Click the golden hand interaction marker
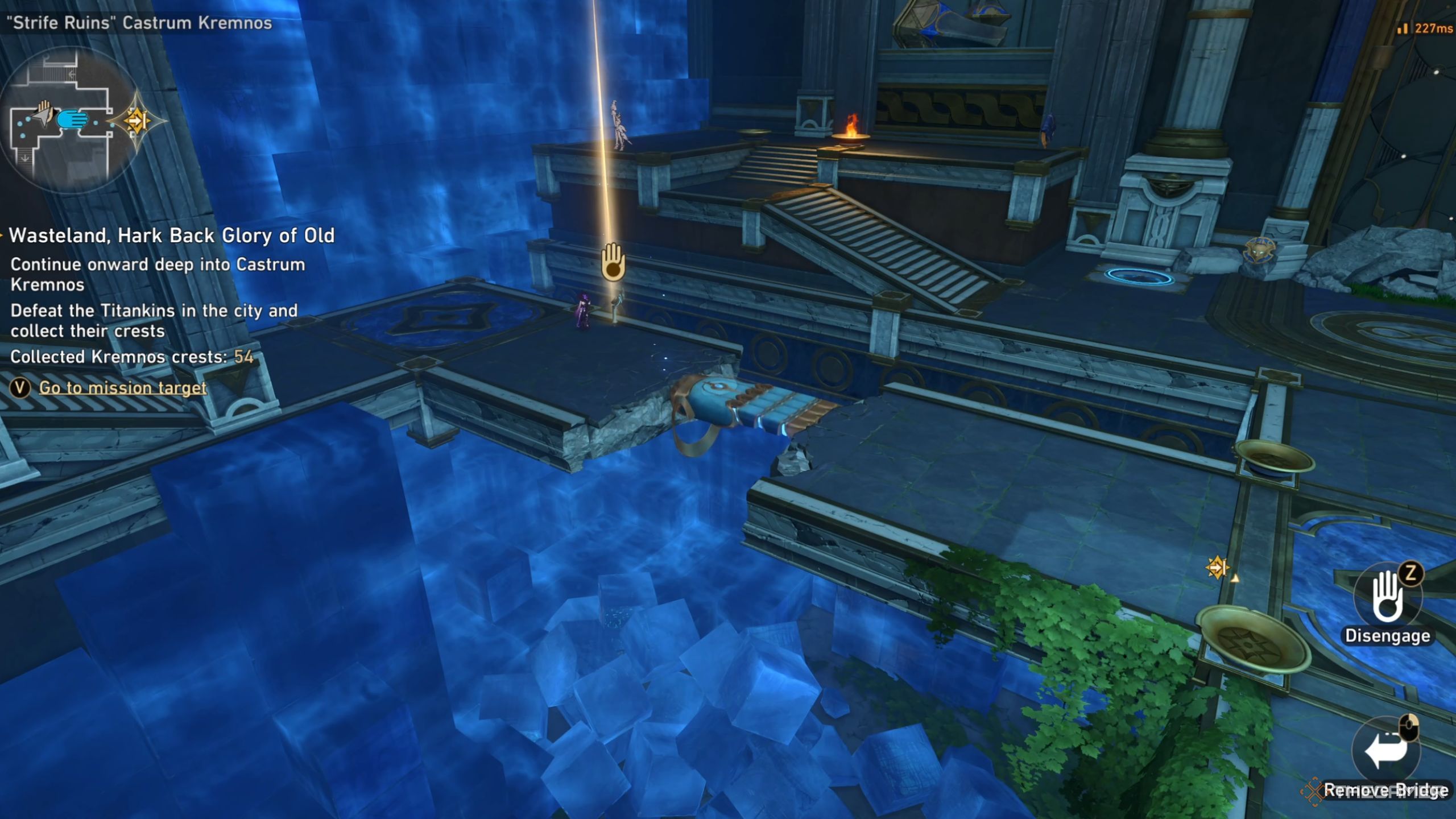The height and width of the screenshot is (819, 1456). (x=613, y=262)
